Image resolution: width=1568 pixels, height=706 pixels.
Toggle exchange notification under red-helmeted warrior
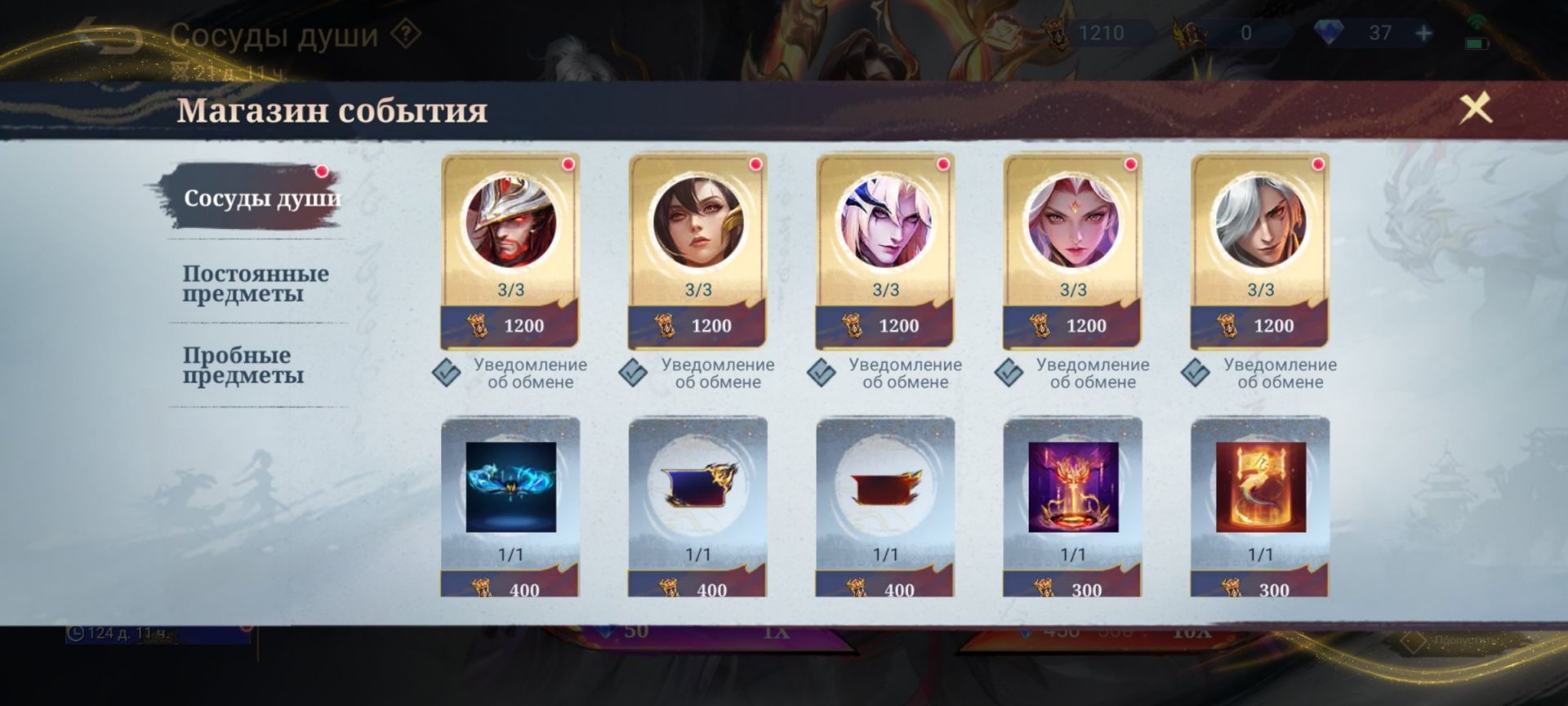[447, 373]
